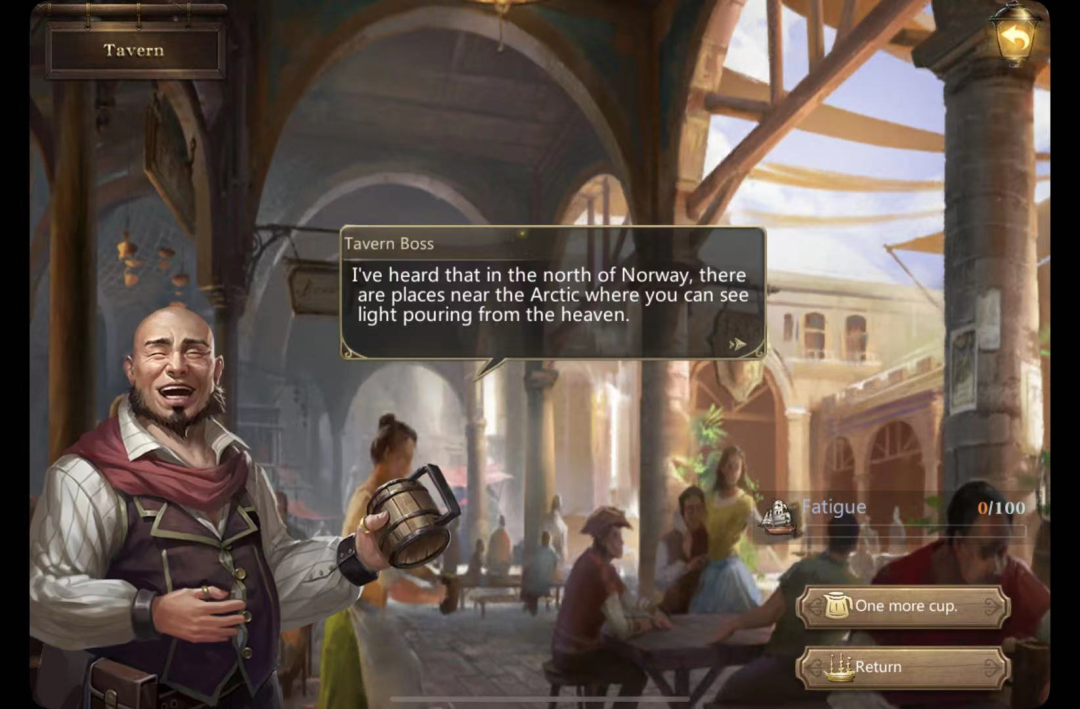
Task: Advance the Tavern Boss dialogue arrow
Action: pyautogui.click(x=738, y=343)
